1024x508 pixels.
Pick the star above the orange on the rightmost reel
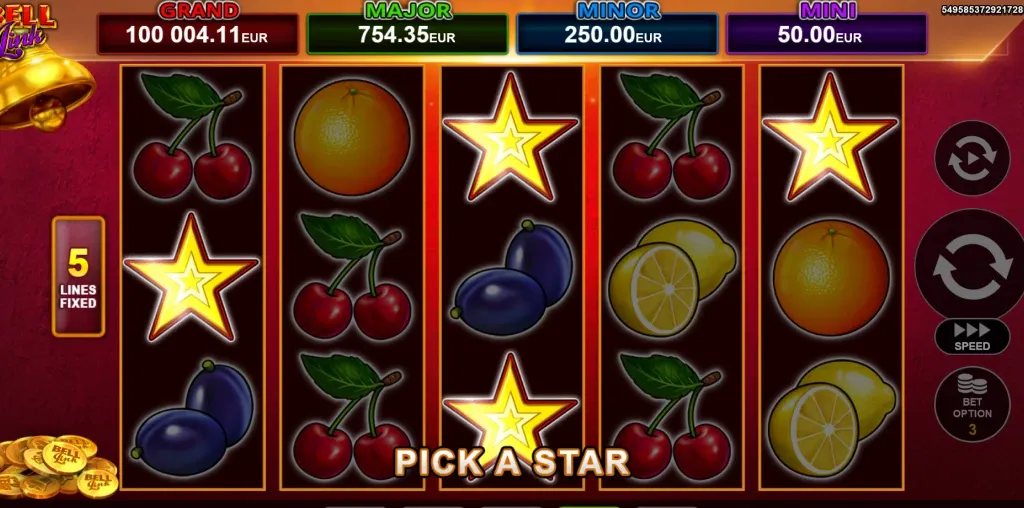(x=829, y=138)
